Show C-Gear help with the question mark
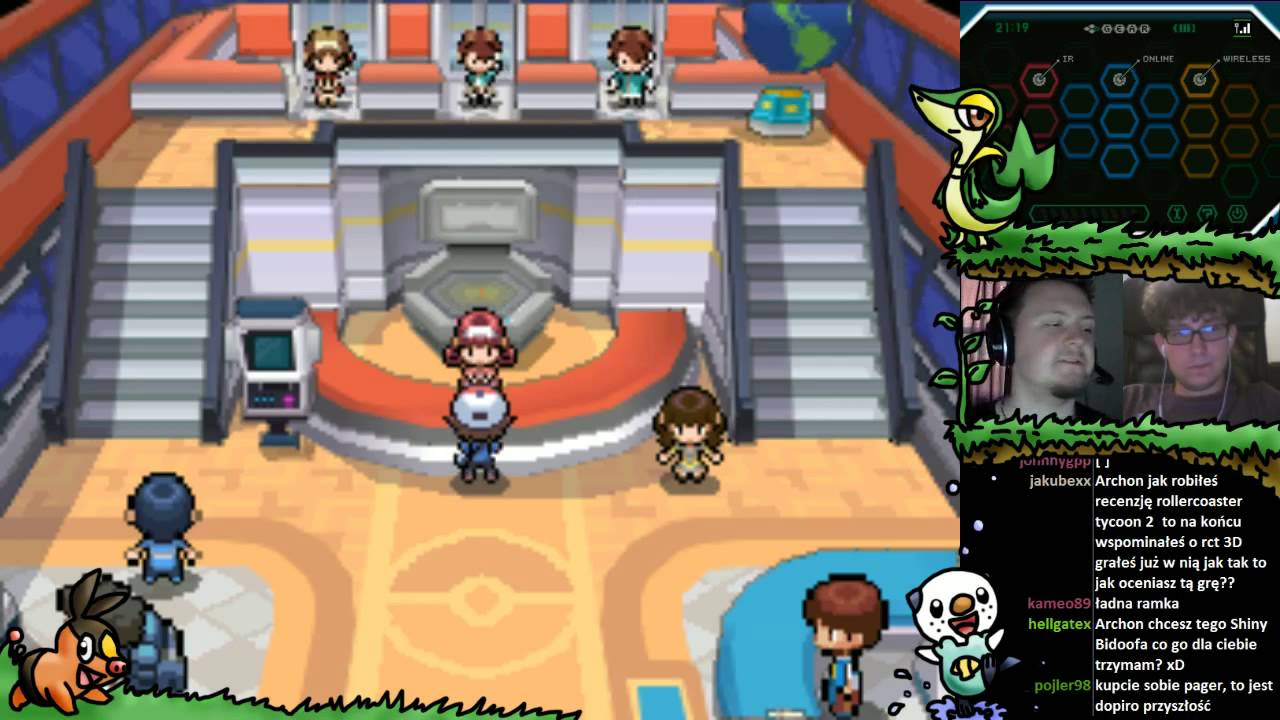1280x720 pixels. pyautogui.click(x=1207, y=213)
